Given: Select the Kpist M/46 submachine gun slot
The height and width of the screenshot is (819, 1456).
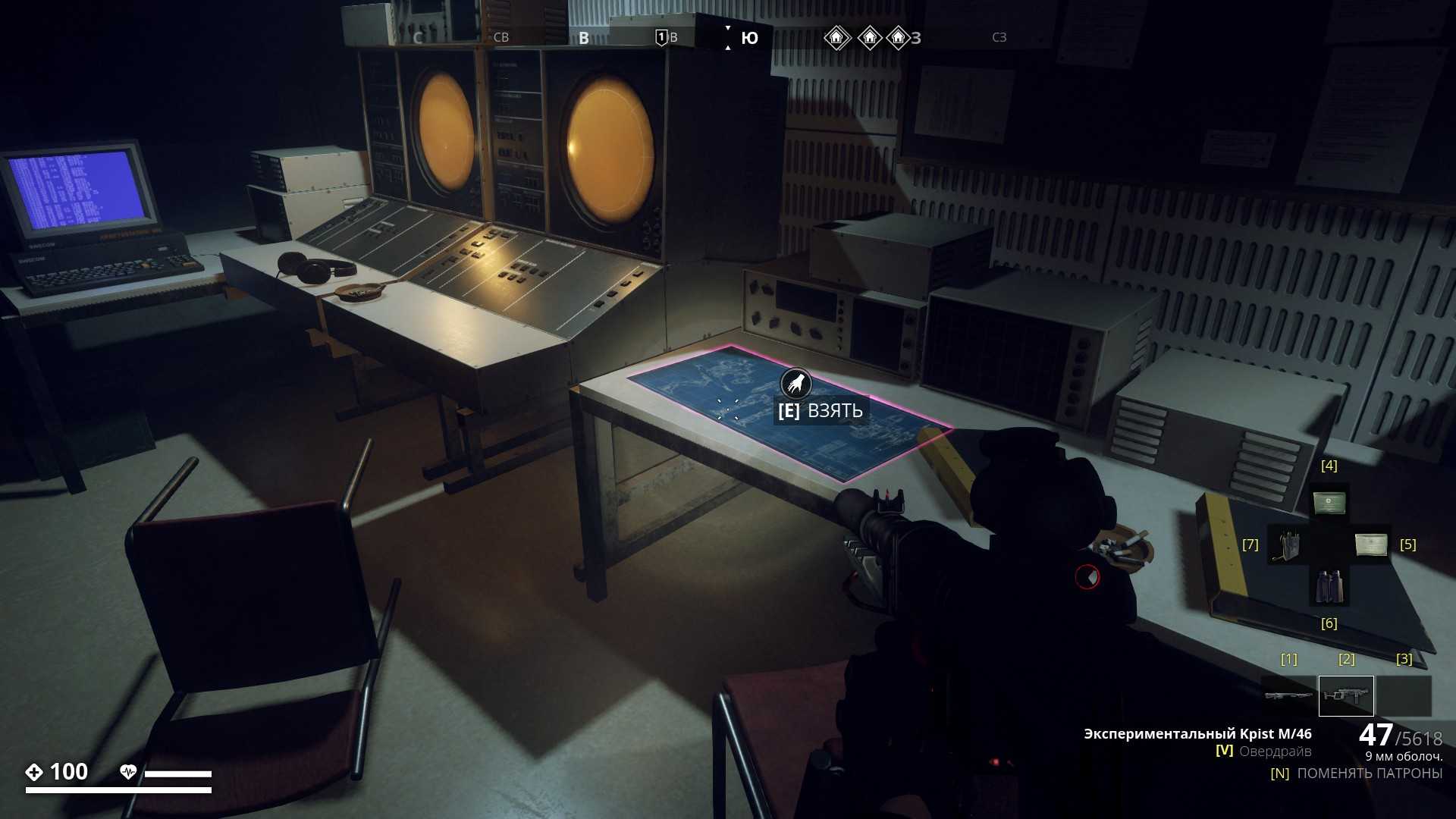Looking at the screenshot, I should coord(1346,695).
